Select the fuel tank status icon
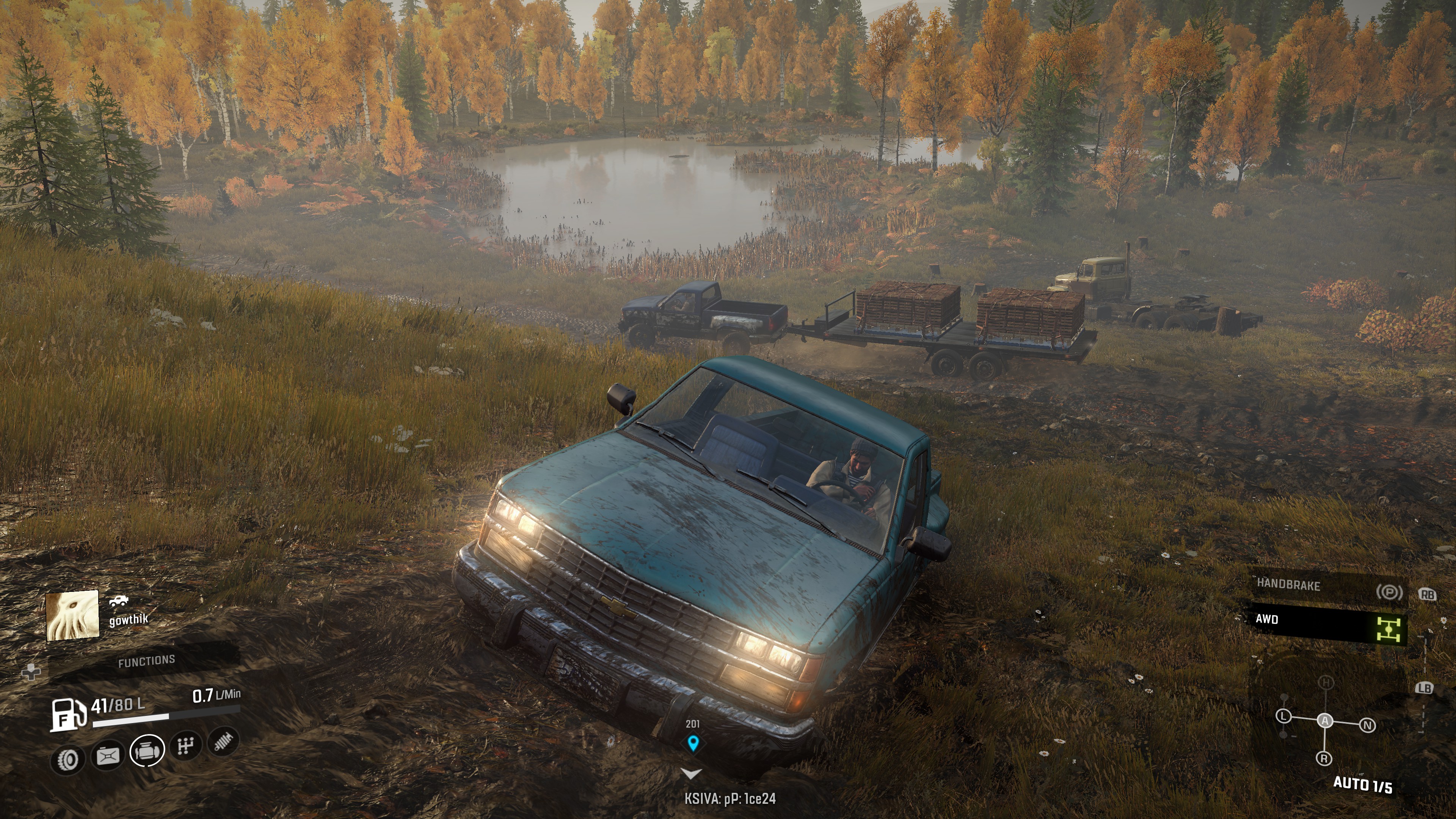The height and width of the screenshot is (819, 1456). pyautogui.click(x=108, y=756)
